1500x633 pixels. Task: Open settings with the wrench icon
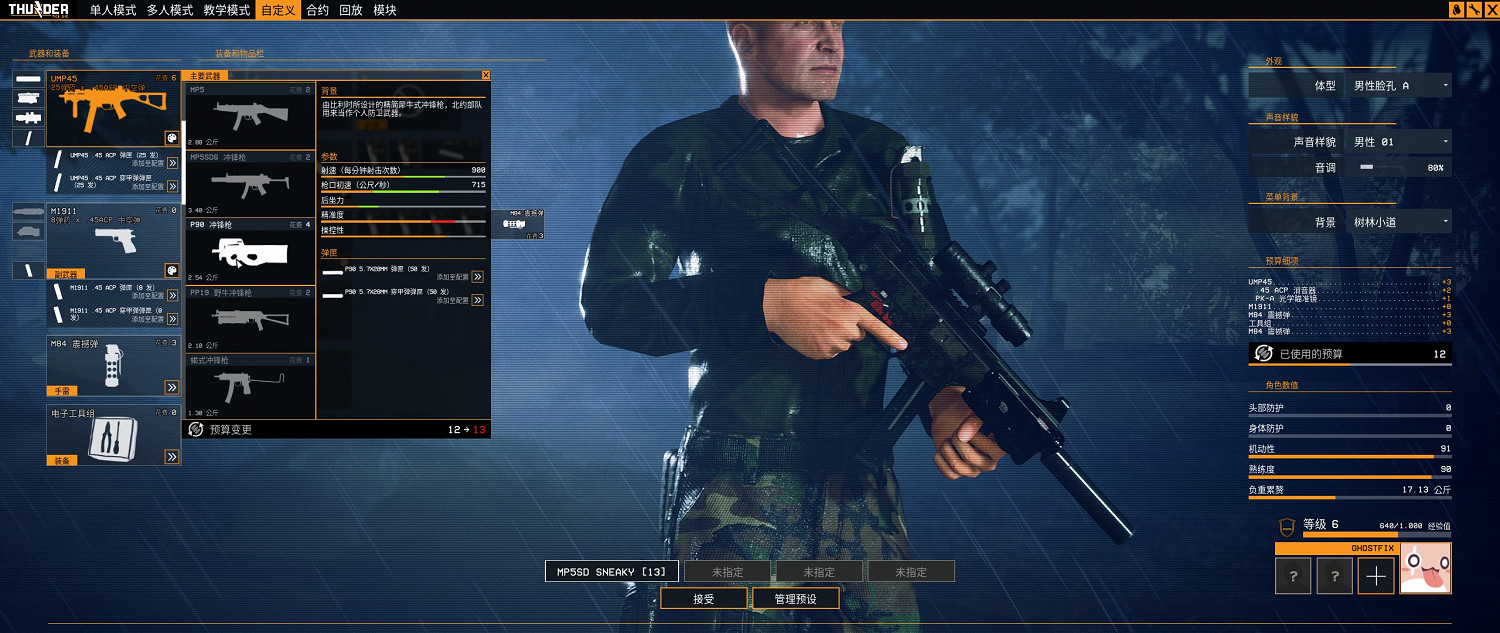point(1474,9)
